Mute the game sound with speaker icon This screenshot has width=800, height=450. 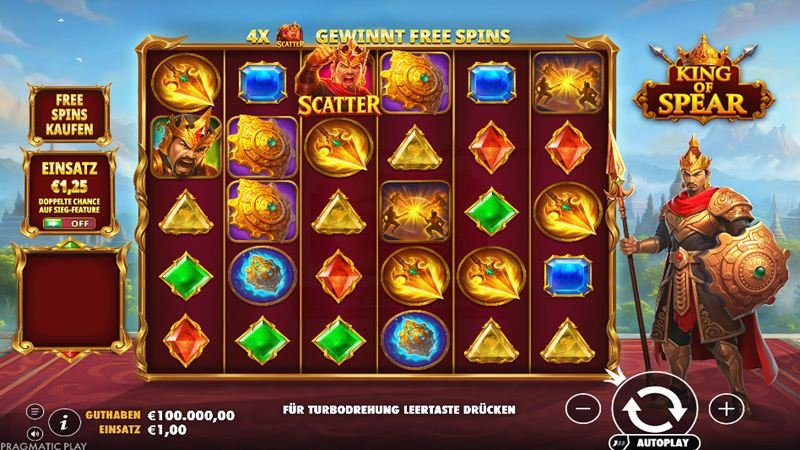[x=34, y=434]
